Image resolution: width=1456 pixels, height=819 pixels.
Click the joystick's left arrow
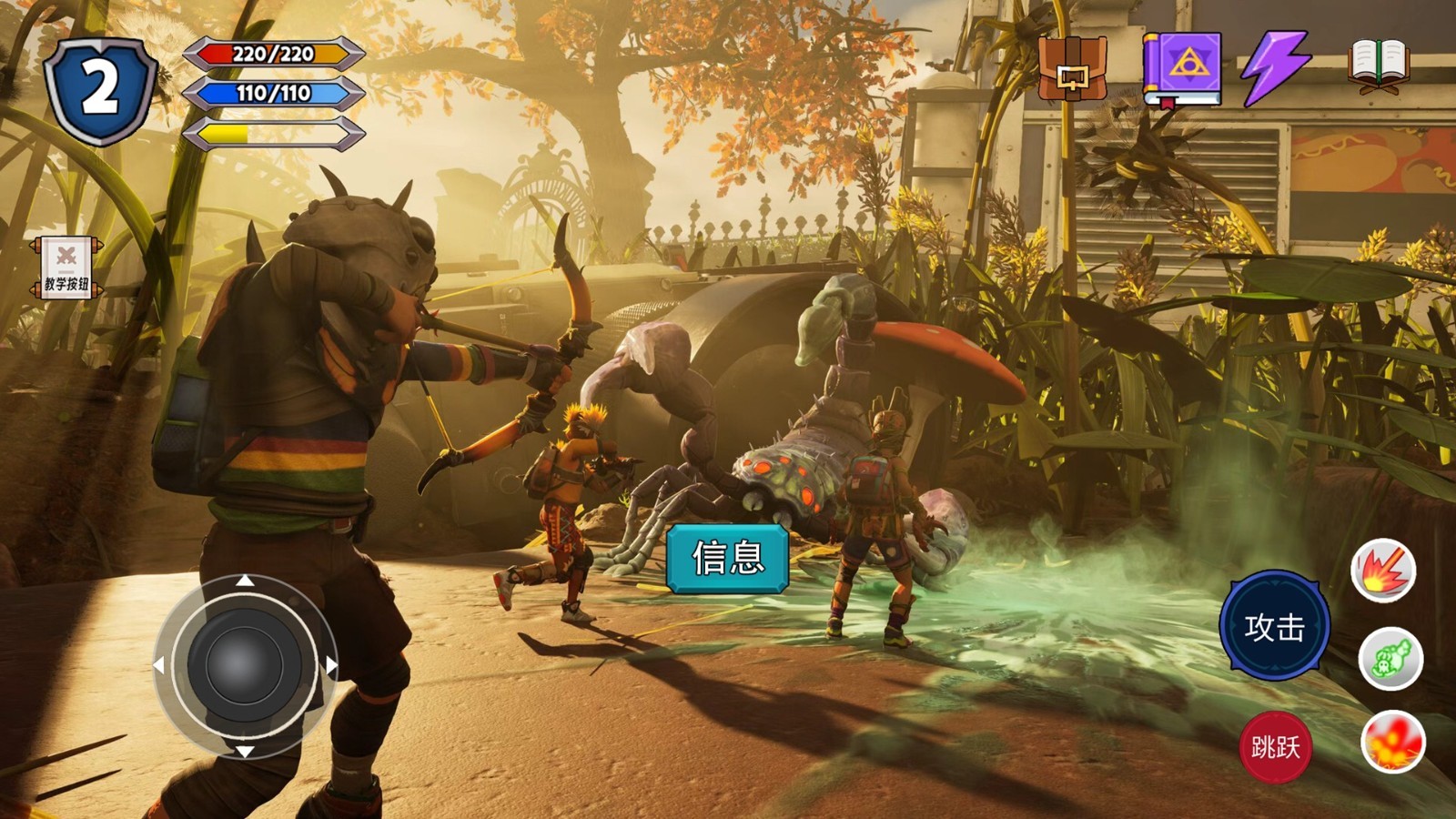click(x=159, y=666)
